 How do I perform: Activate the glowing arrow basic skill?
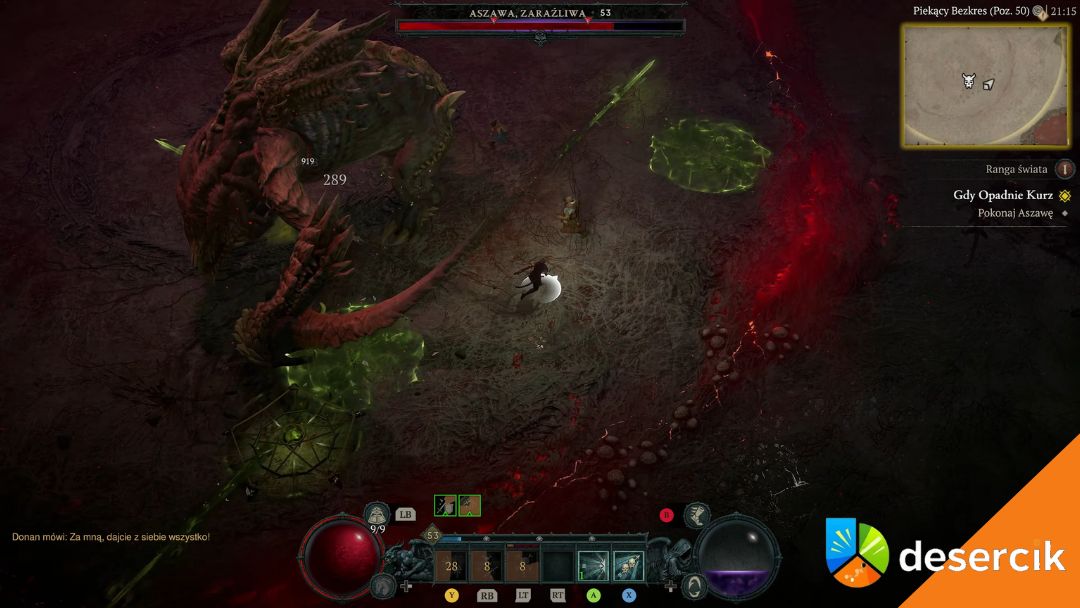(592, 567)
